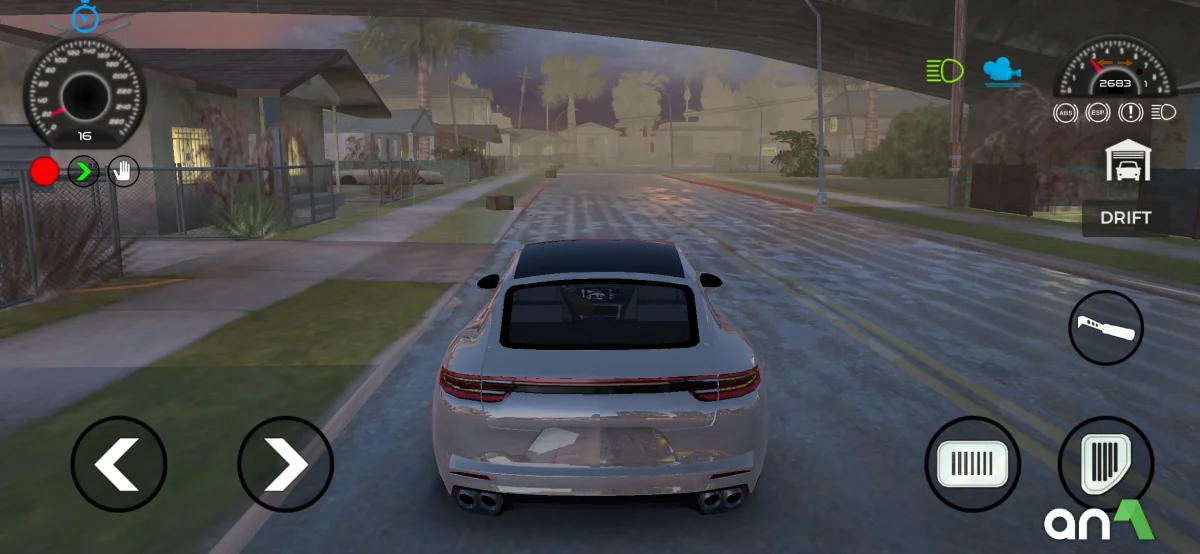The image size is (1200, 554).
Task: Toggle the green headlights icon
Action: point(944,70)
